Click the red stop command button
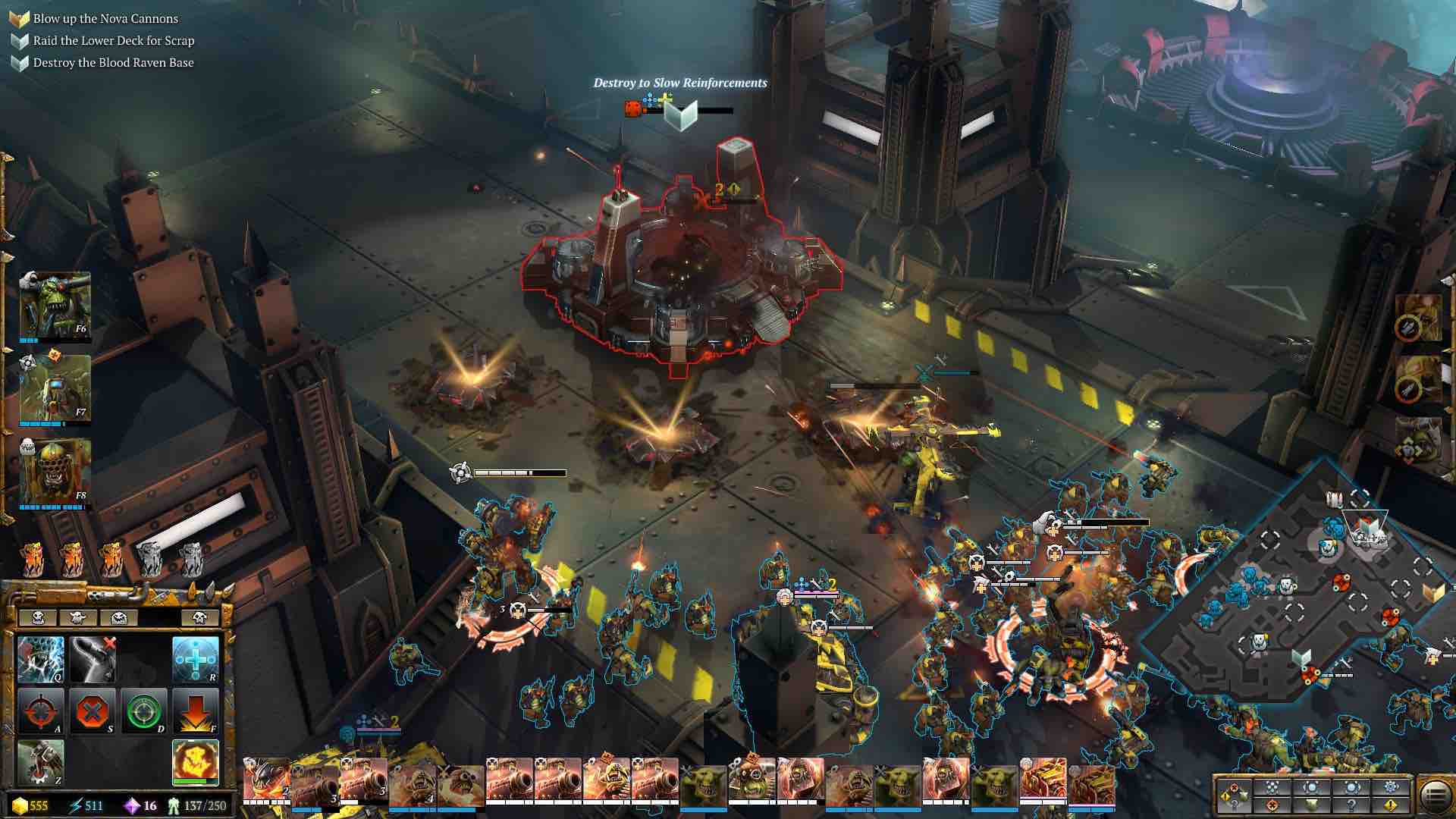1456x819 pixels. 93,712
